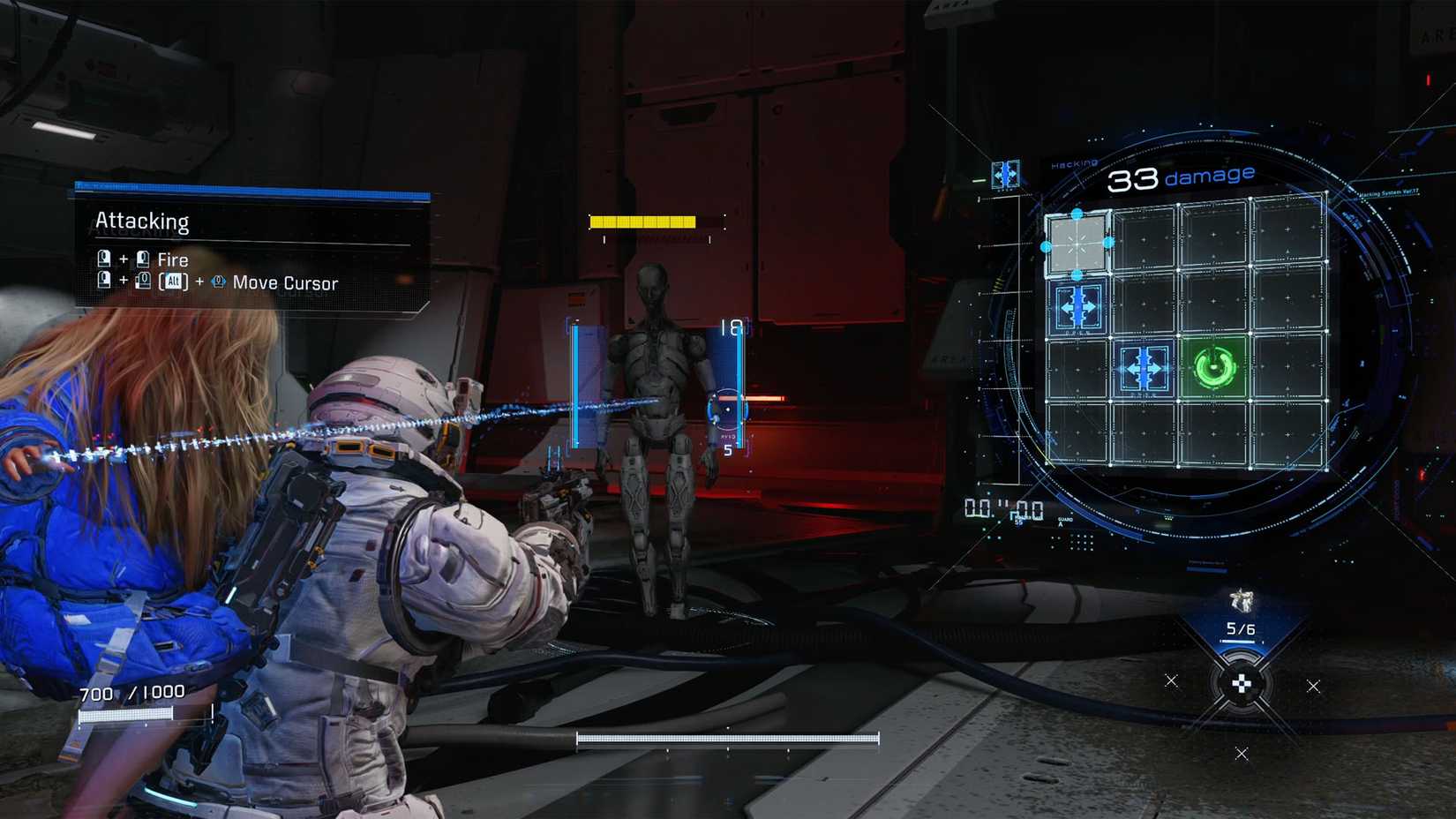Click the Fire control label
Image resolution: width=1456 pixels, height=819 pixels.
tap(174, 259)
